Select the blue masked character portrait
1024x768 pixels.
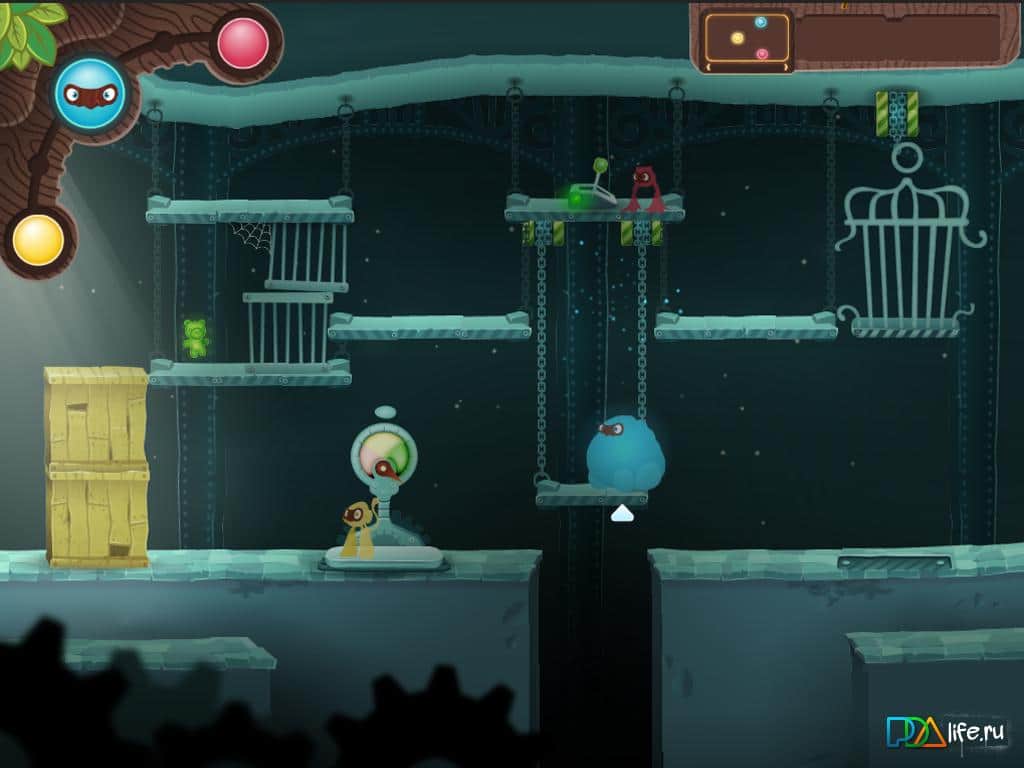point(90,94)
